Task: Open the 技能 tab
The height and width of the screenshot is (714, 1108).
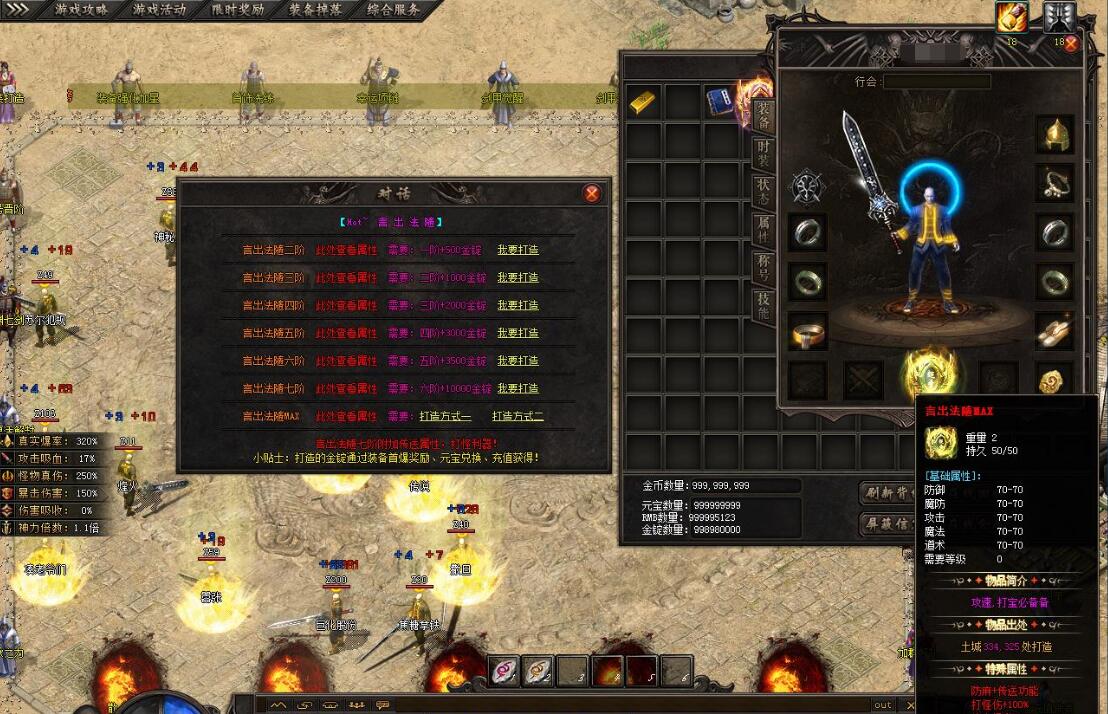Action: pos(763,305)
